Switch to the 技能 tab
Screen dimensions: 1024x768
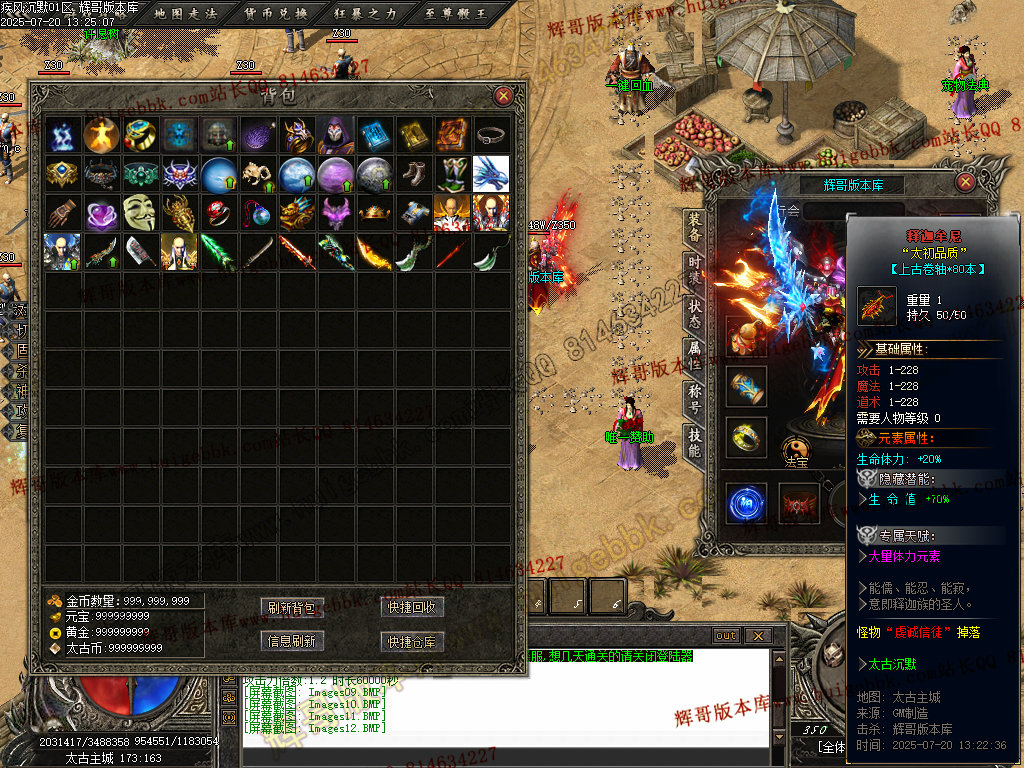click(695, 442)
